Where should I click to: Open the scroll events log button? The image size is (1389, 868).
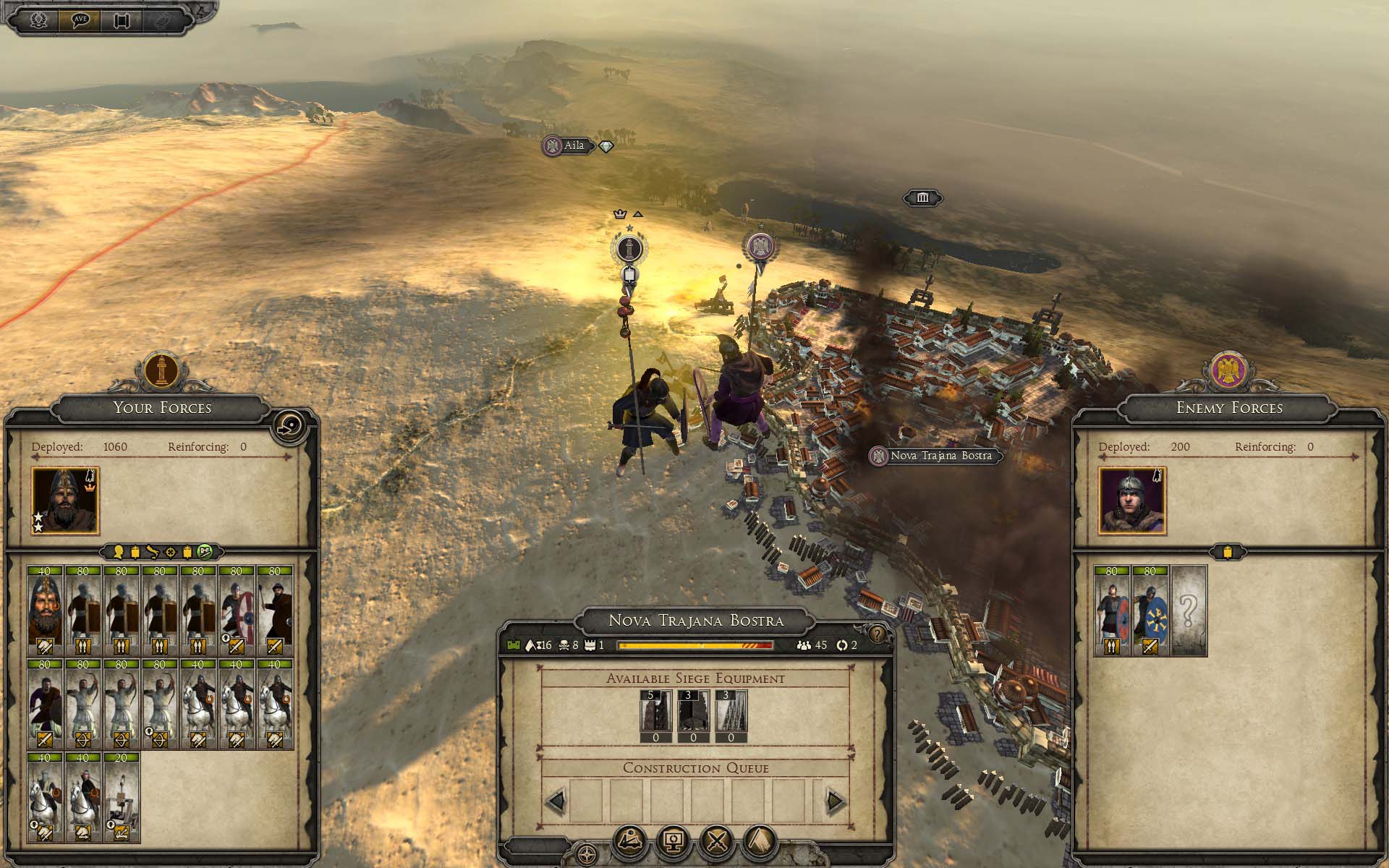coord(121,20)
